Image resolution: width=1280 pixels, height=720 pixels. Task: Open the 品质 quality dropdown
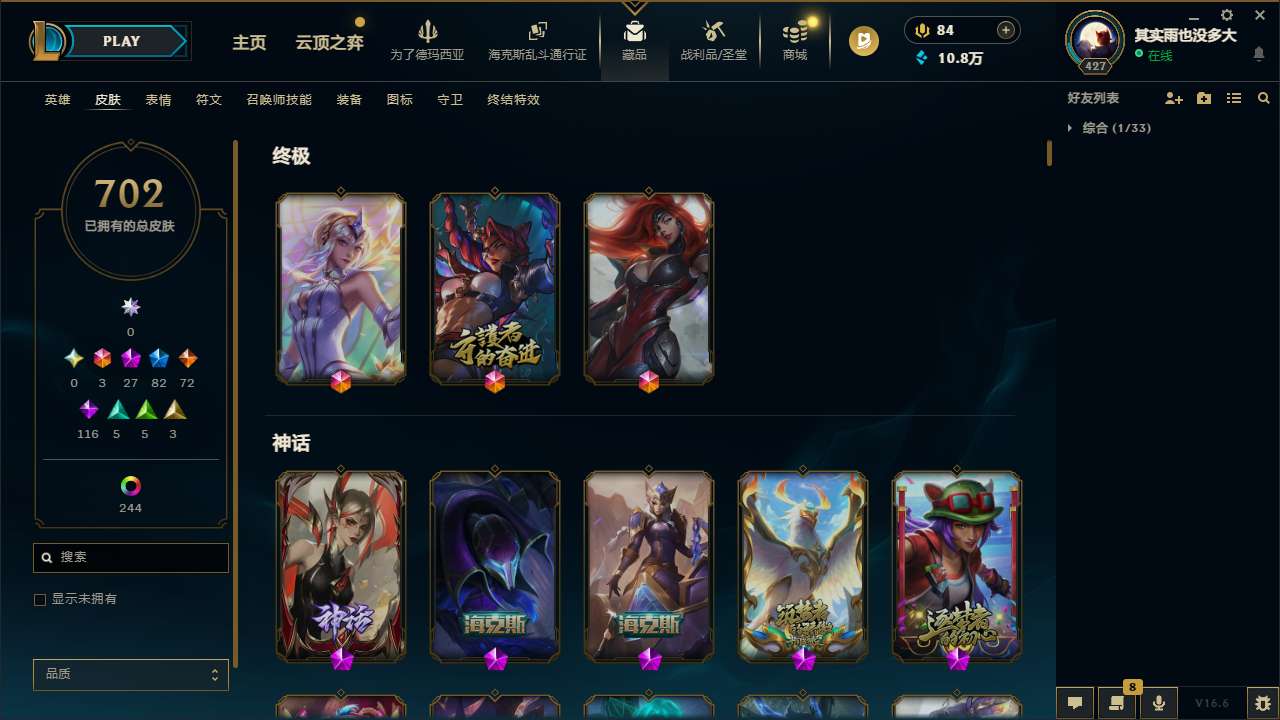tap(130, 674)
